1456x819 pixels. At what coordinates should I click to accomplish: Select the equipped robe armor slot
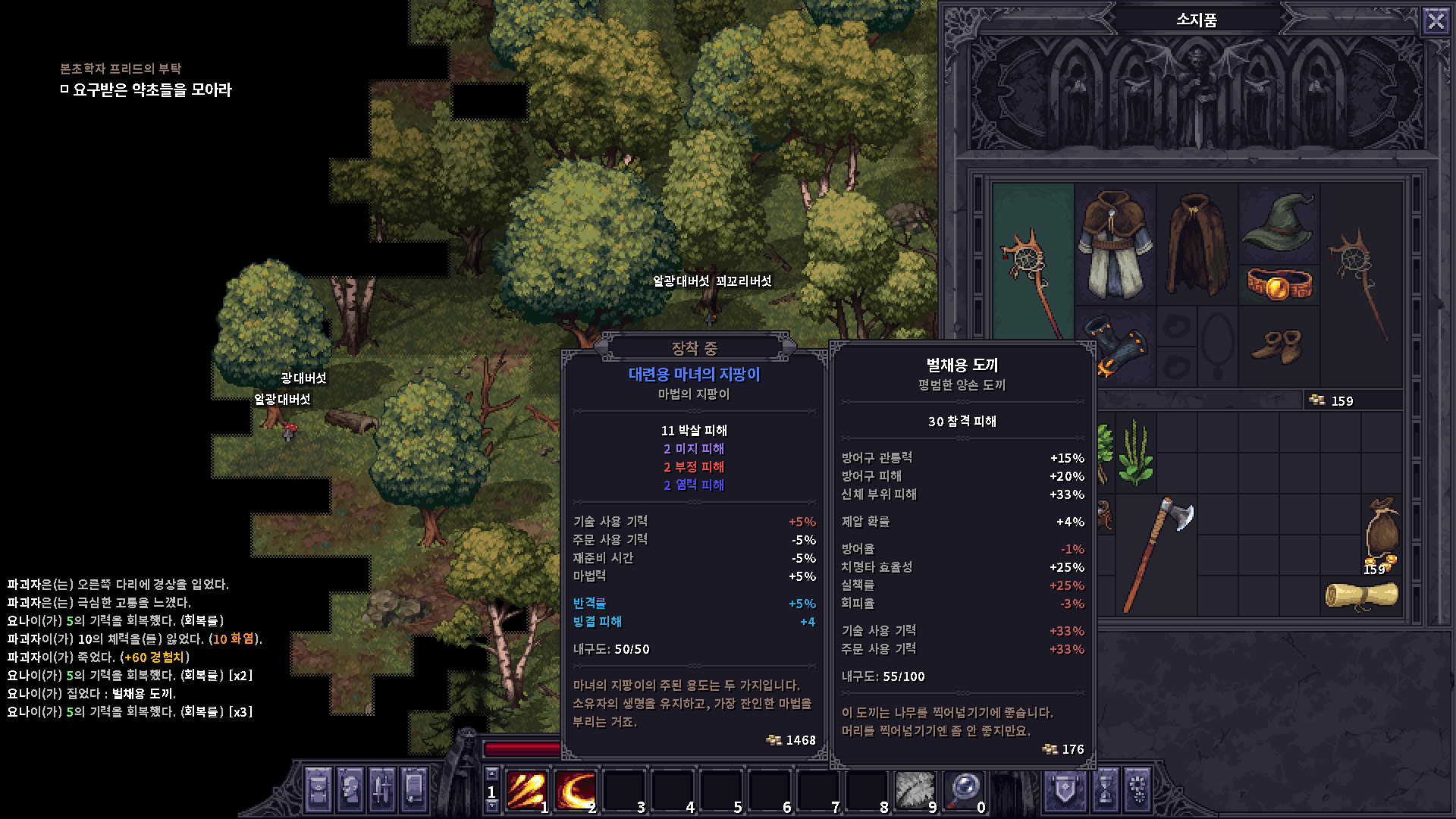coord(1114,244)
